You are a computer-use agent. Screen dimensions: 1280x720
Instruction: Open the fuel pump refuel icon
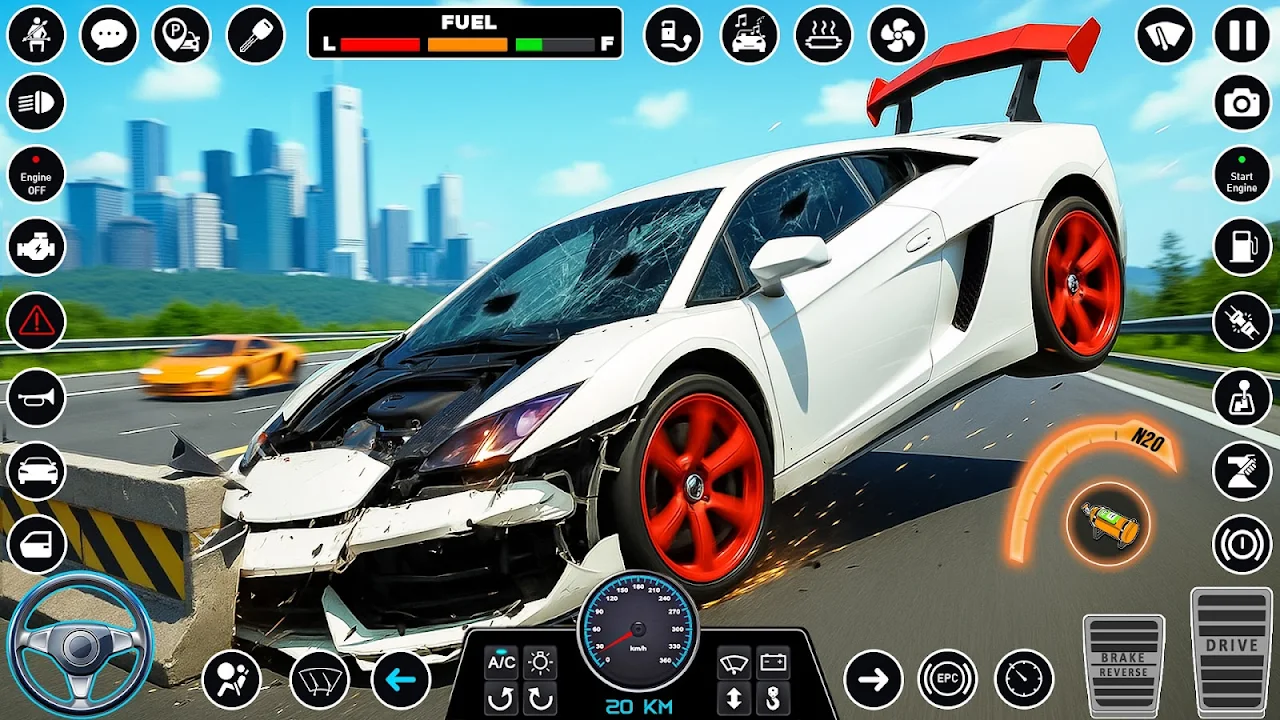tap(1242, 246)
